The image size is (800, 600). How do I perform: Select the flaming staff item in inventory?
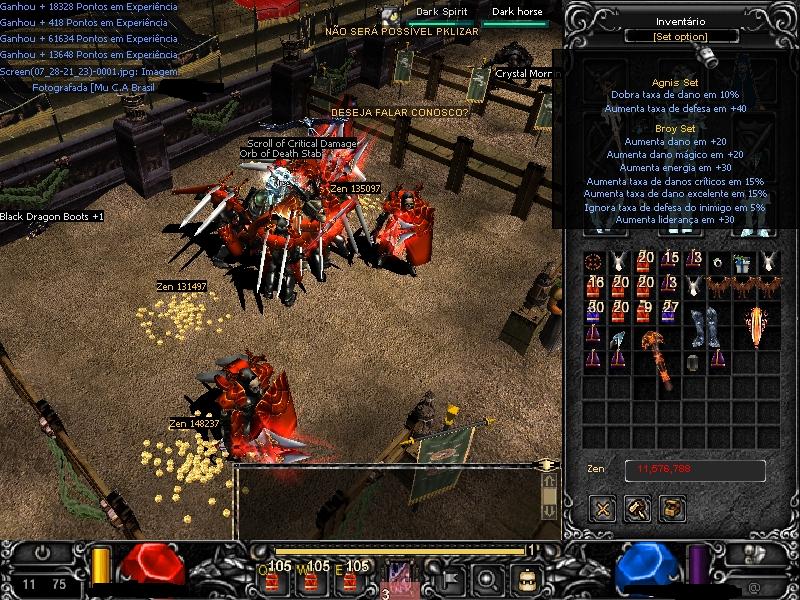click(755, 325)
